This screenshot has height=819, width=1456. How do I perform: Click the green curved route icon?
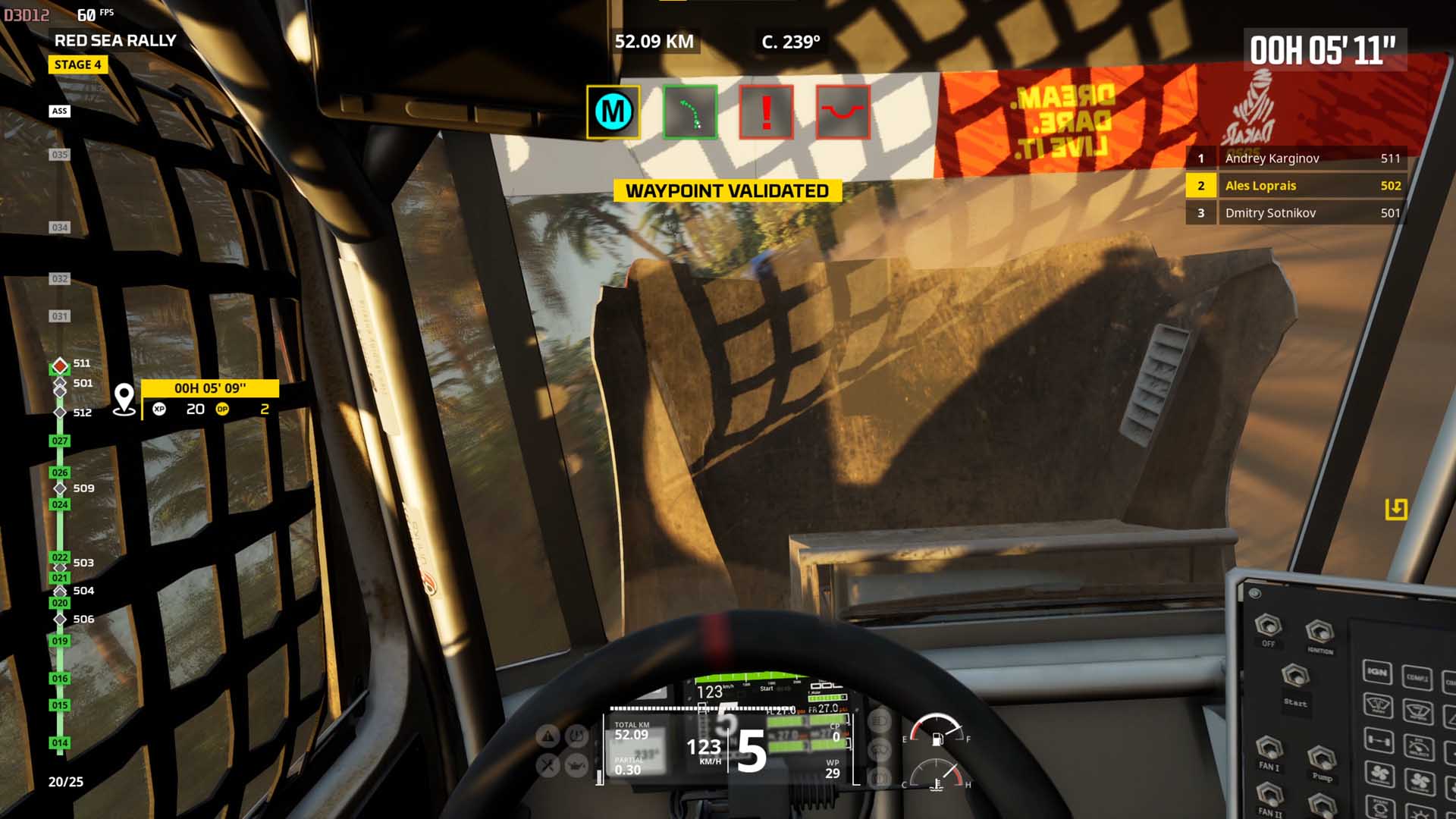tap(689, 112)
